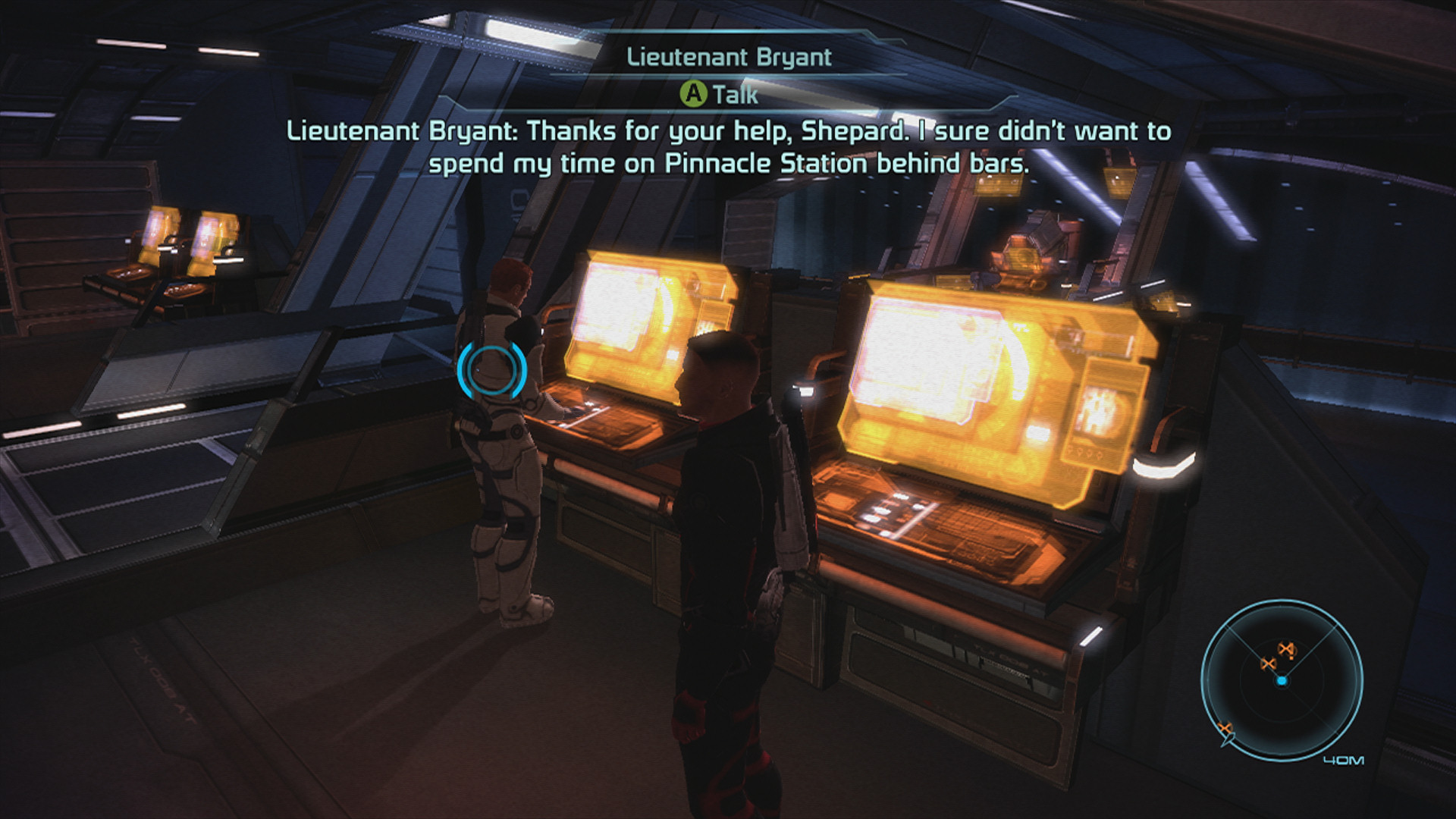Click the Lieutenant Bryant target name label
The height and width of the screenshot is (819, 1456).
pyautogui.click(x=729, y=58)
